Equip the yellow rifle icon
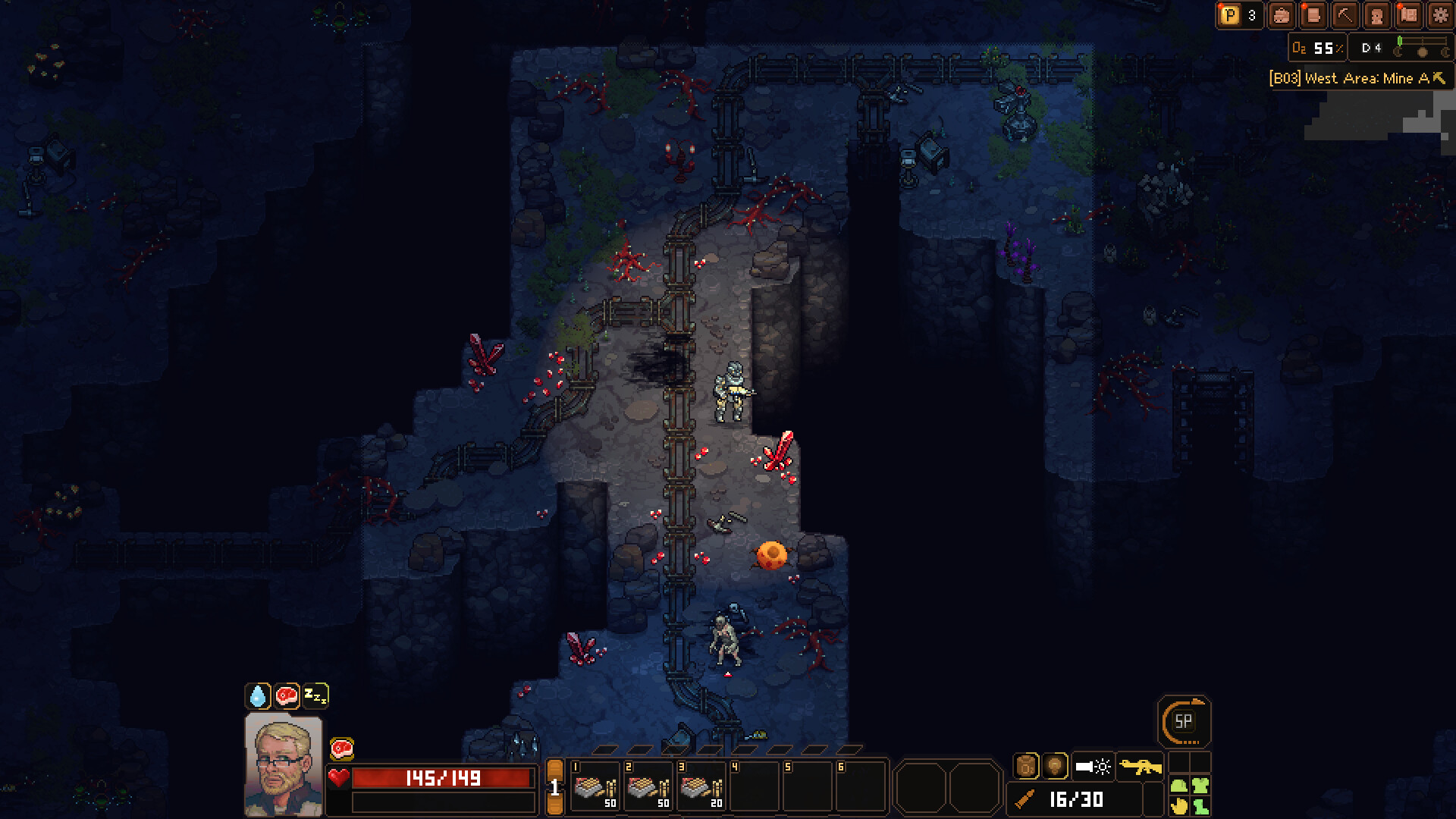Screen dimensions: 1456x819 point(1141,766)
